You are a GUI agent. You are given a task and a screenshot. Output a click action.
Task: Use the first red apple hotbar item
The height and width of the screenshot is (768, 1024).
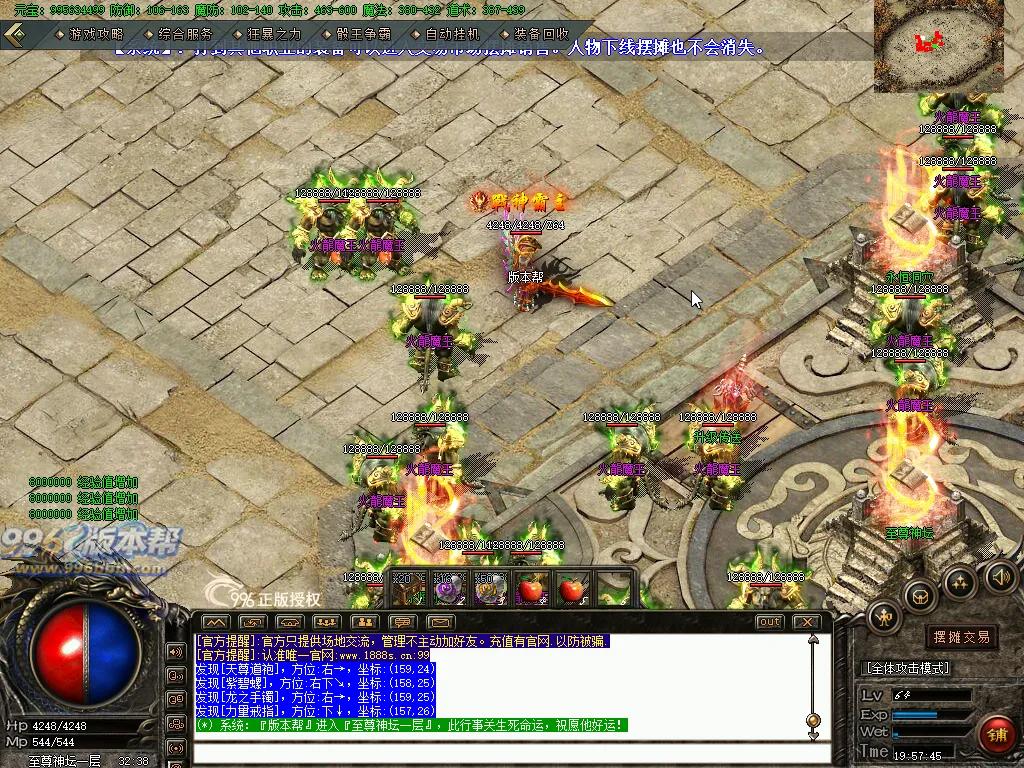pyautogui.click(x=530, y=590)
